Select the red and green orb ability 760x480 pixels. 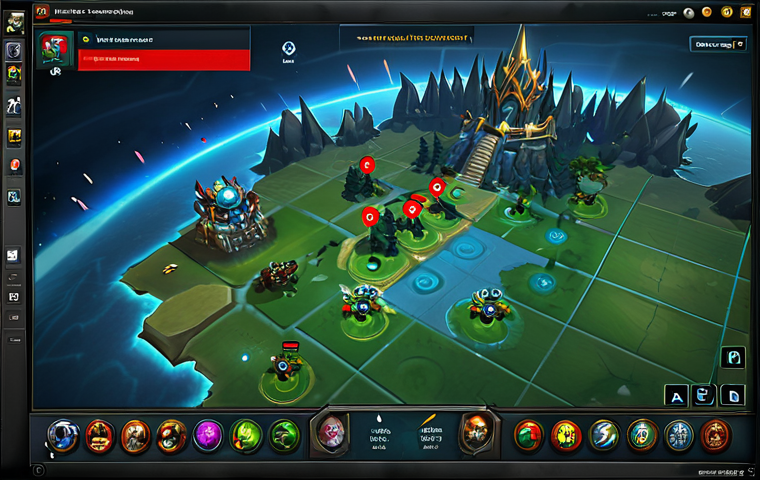click(529, 435)
